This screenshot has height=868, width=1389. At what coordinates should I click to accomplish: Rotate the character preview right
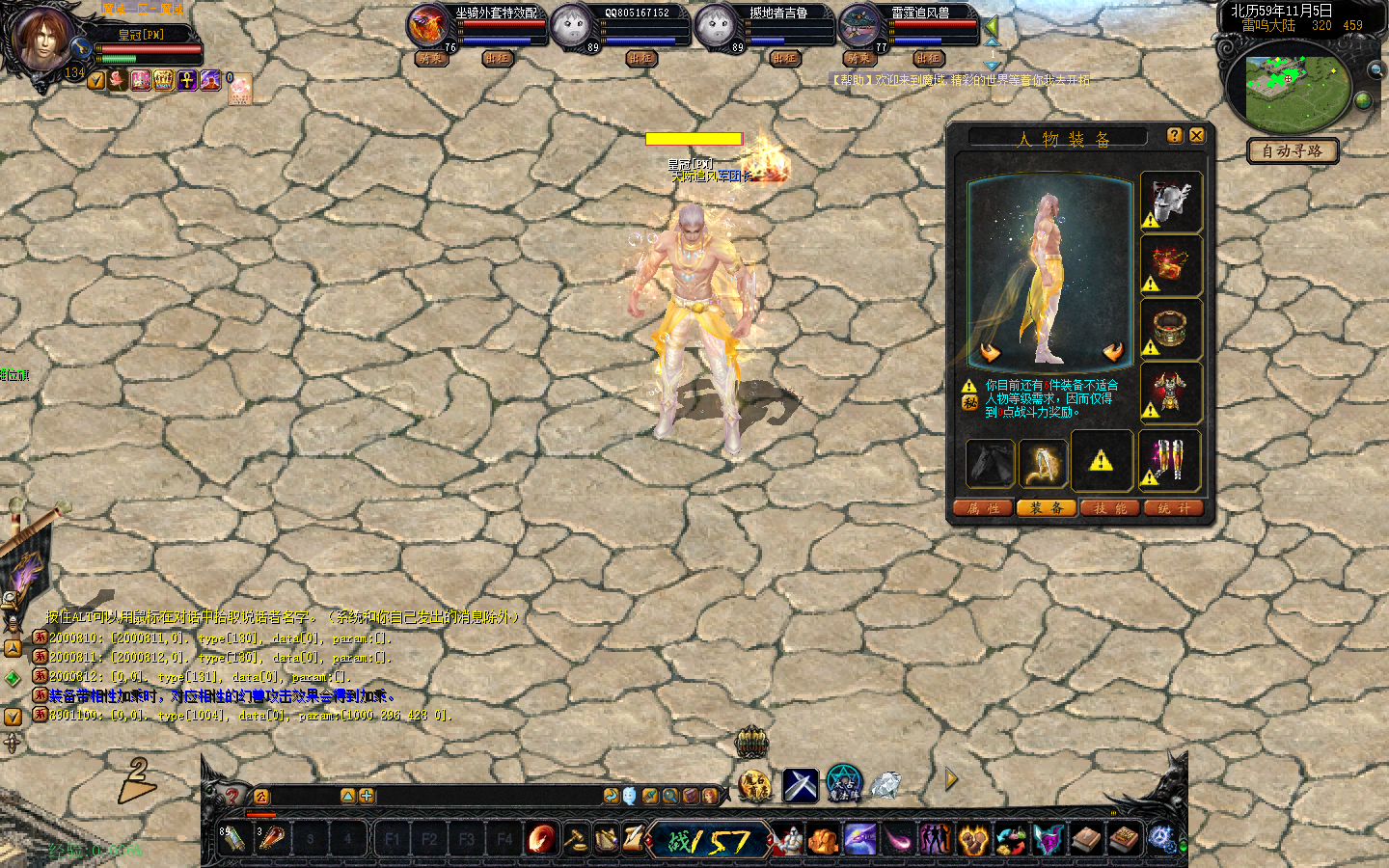tap(1113, 353)
